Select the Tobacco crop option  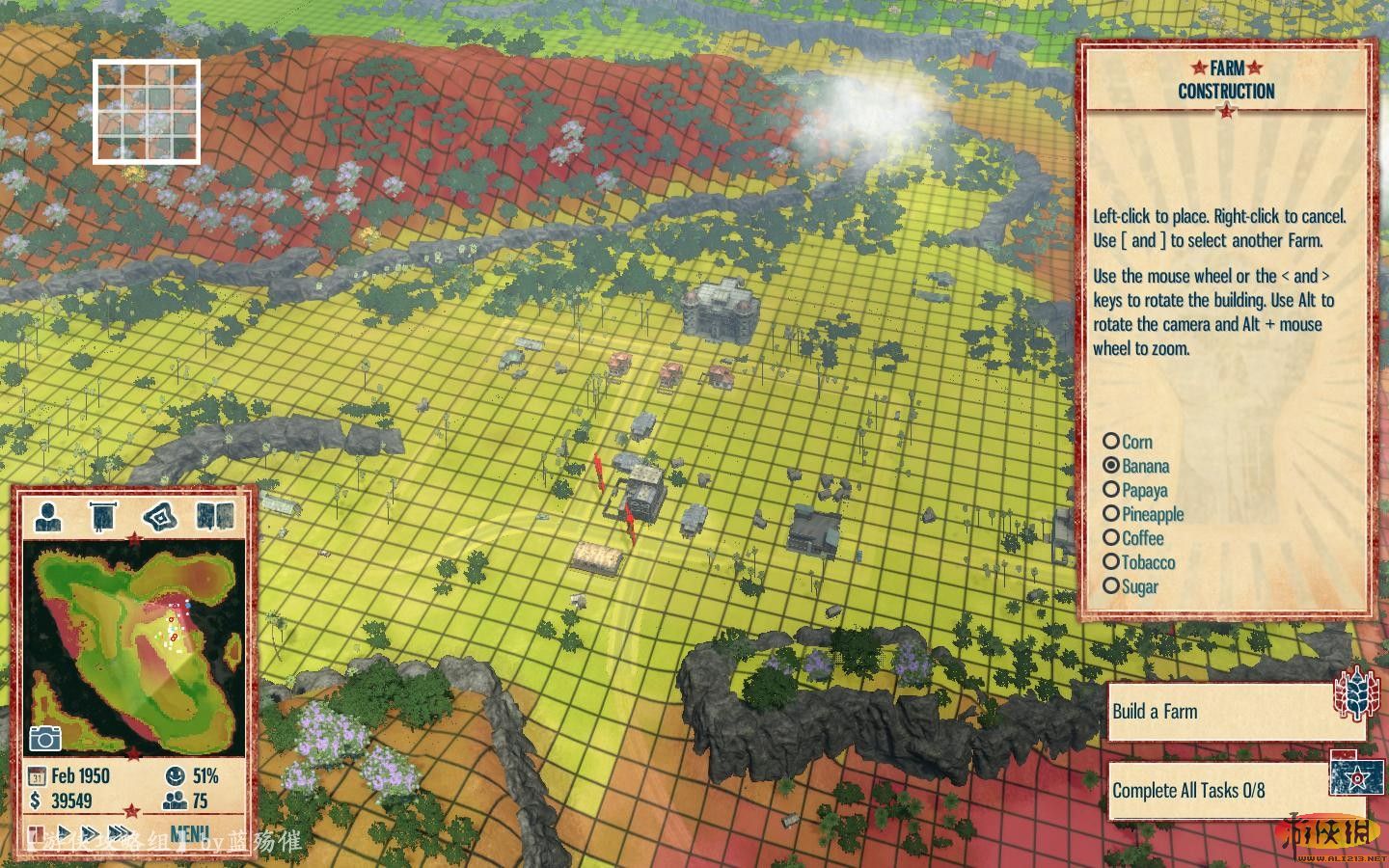pyautogui.click(x=1111, y=562)
